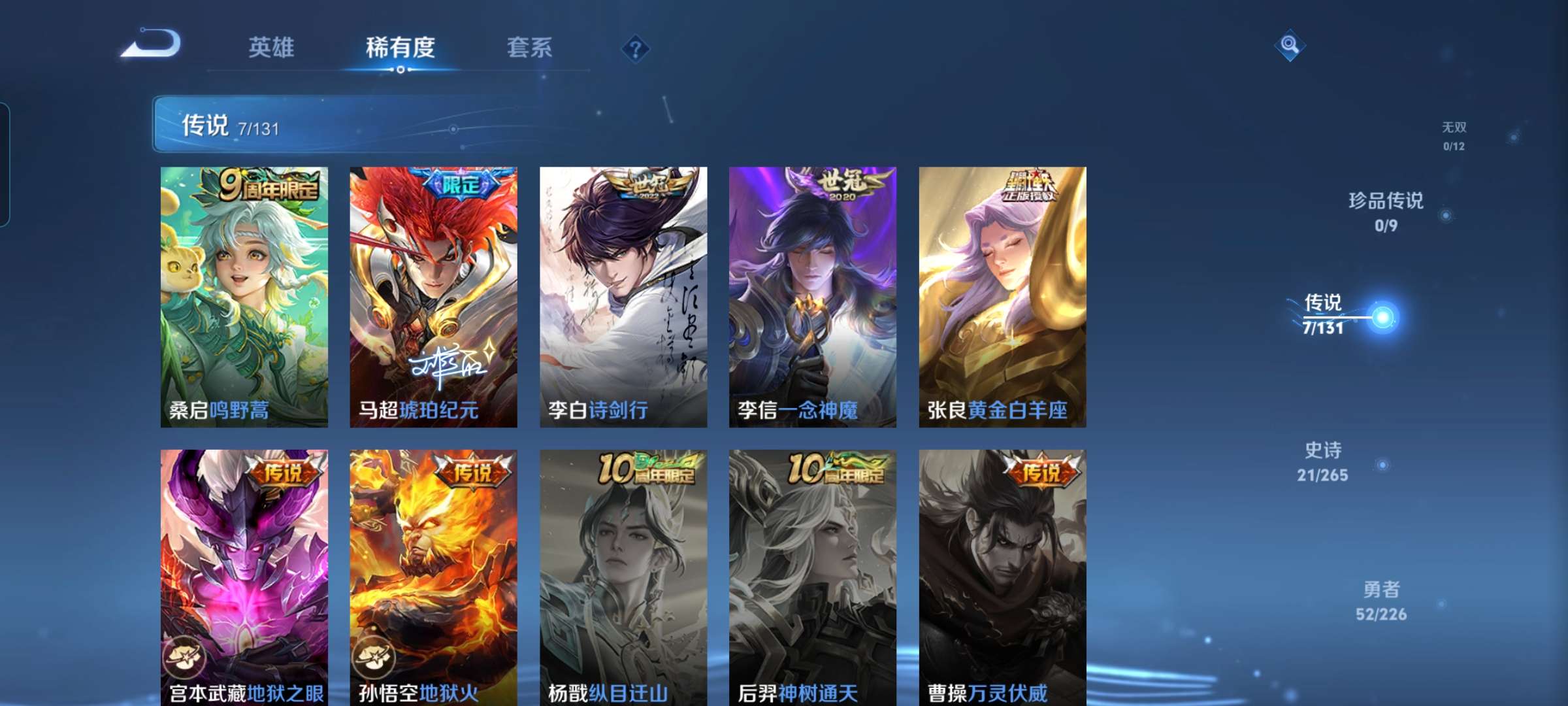This screenshot has width=1568, height=706.
Task: Switch to the 套系 tab
Action: point(531,47)
